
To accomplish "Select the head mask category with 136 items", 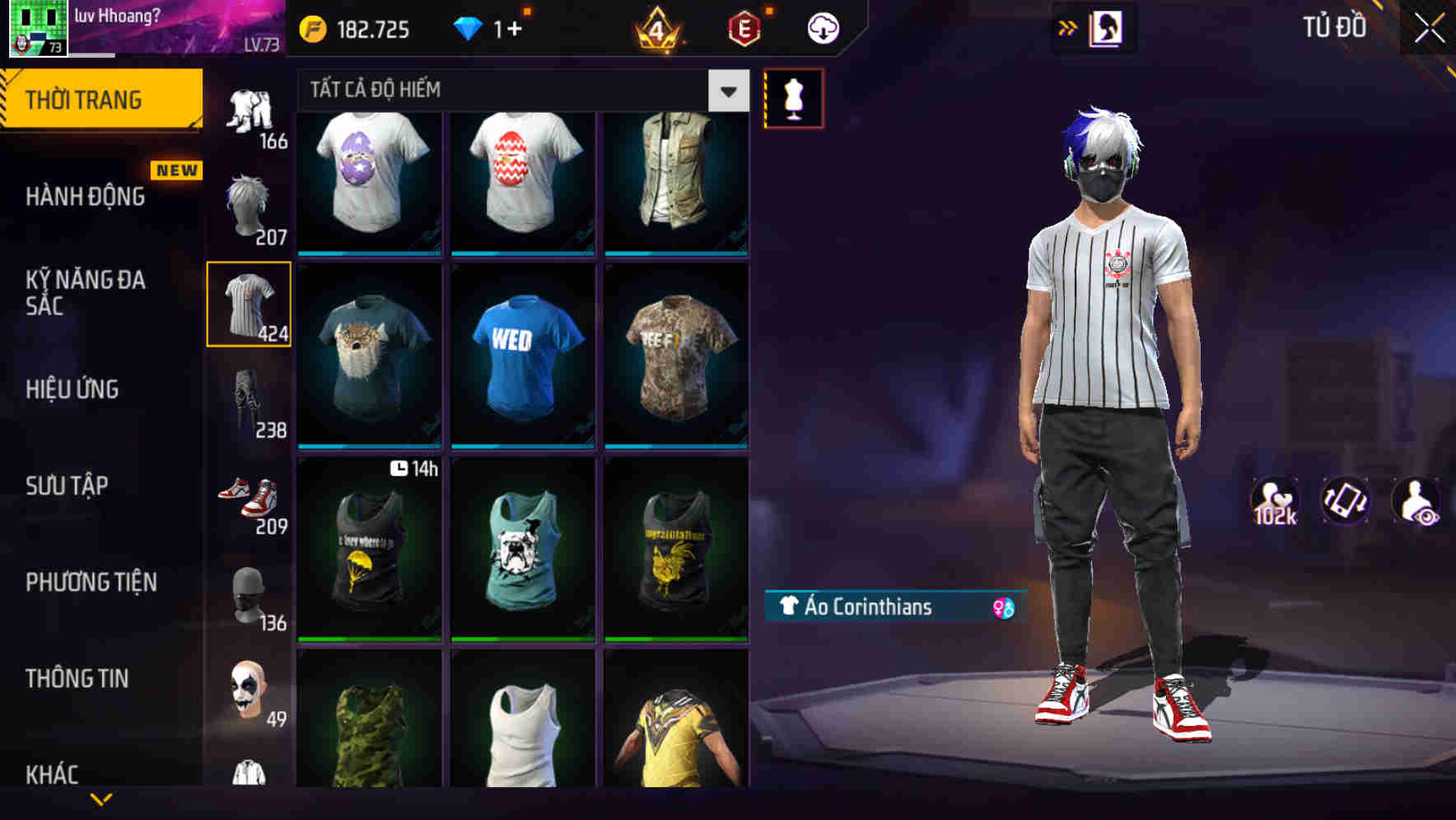I will 250,593.
